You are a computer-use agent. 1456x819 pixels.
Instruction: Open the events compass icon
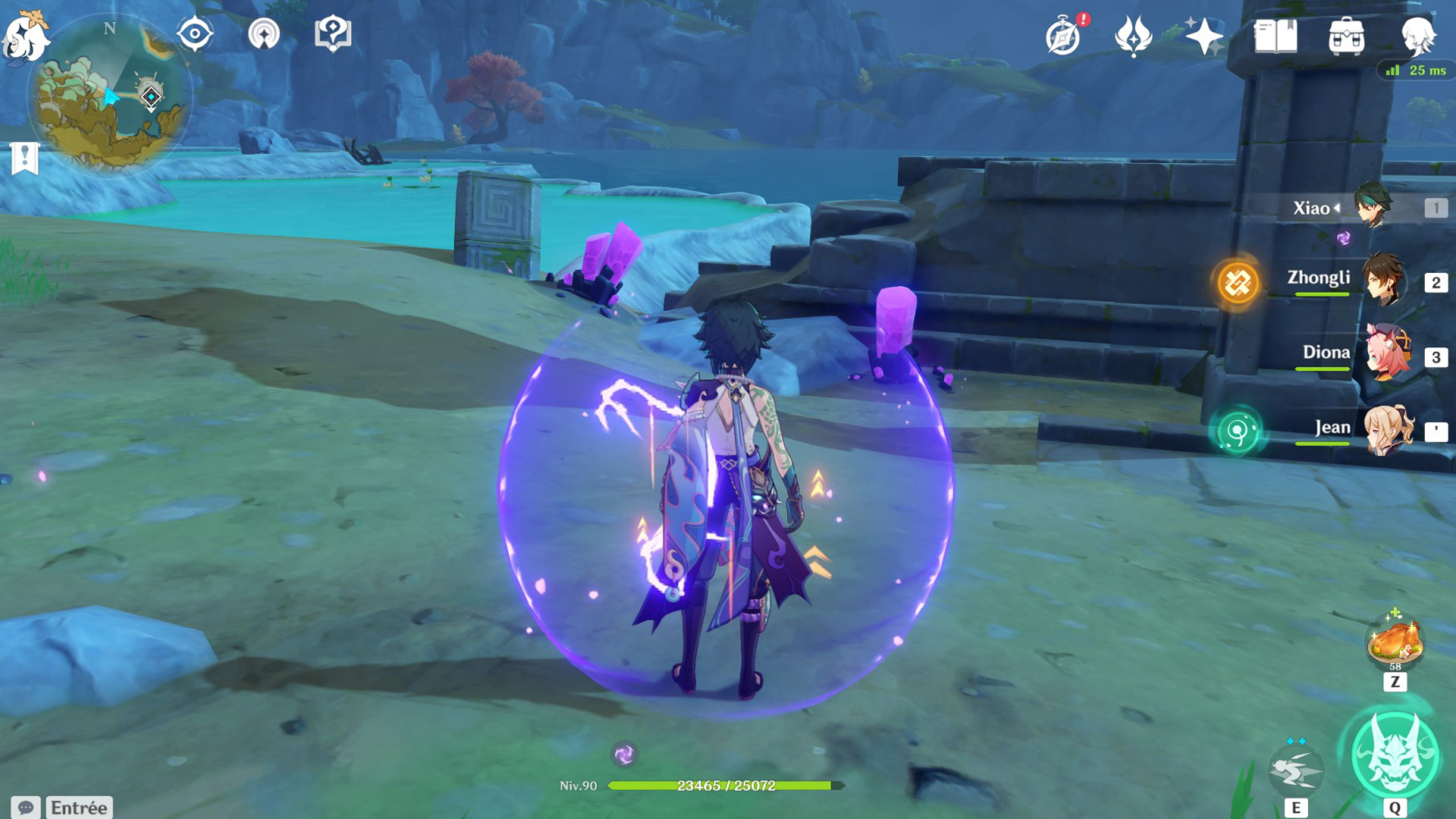tap(1063, 36)
